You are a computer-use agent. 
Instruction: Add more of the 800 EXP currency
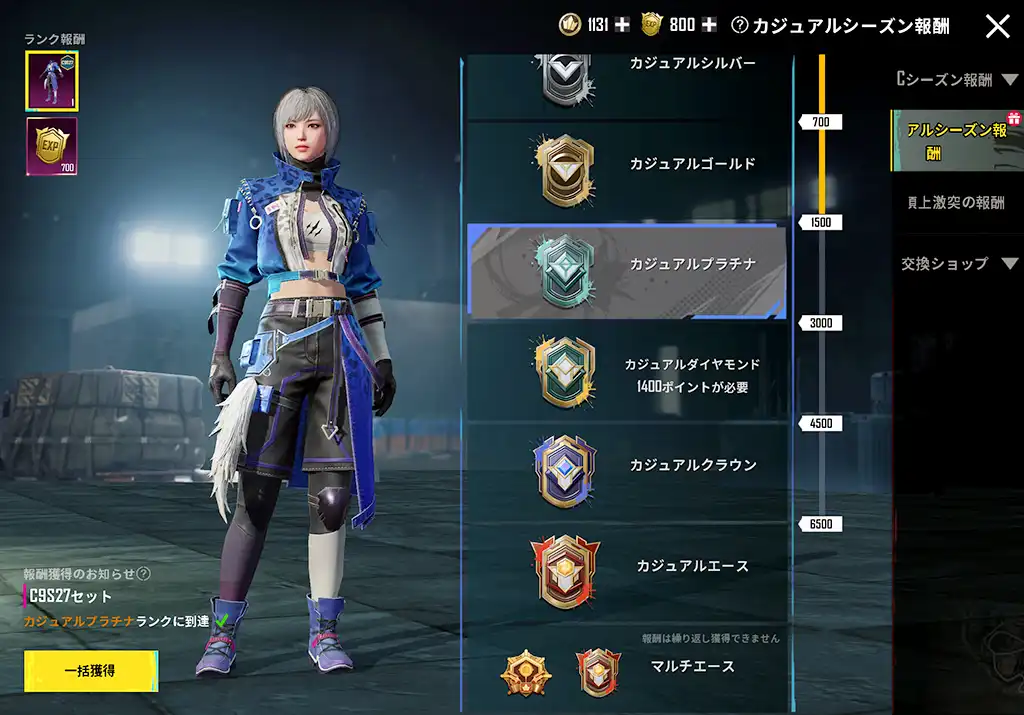point(709,25)
